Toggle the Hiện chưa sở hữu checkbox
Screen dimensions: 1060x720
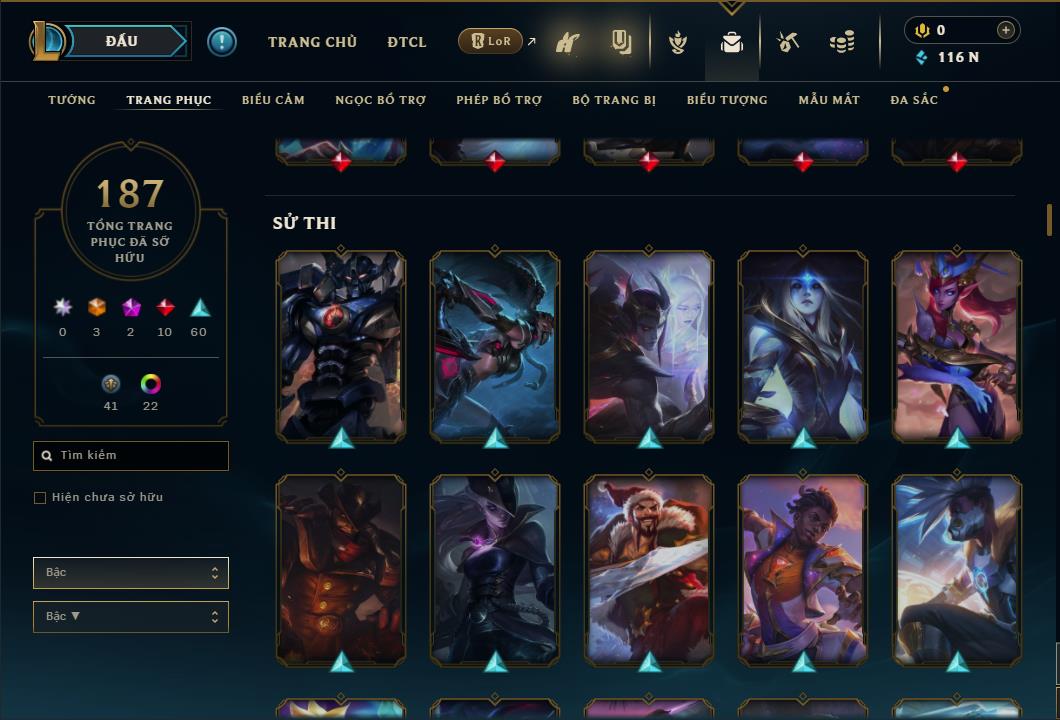point(40,498)
